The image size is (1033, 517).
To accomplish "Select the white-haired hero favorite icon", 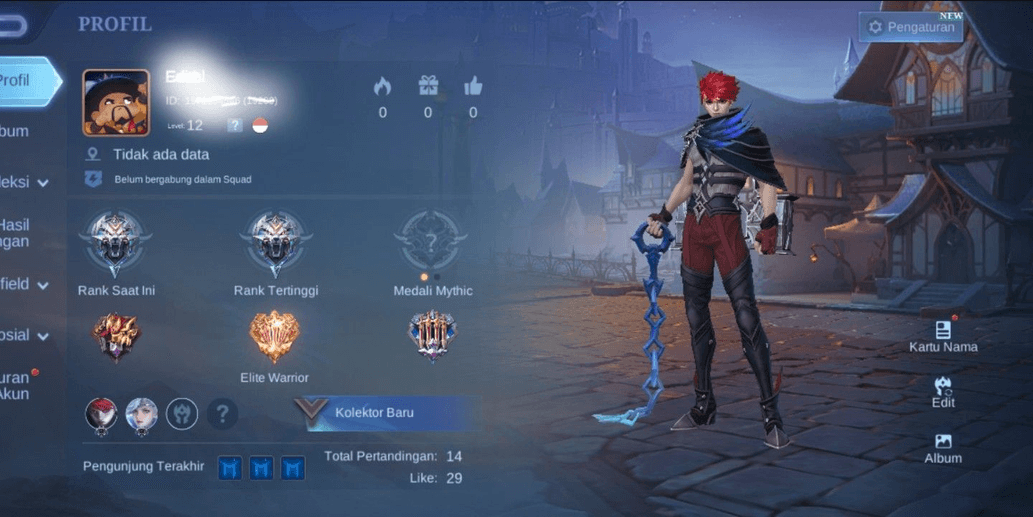I will [x=141, y=414].
